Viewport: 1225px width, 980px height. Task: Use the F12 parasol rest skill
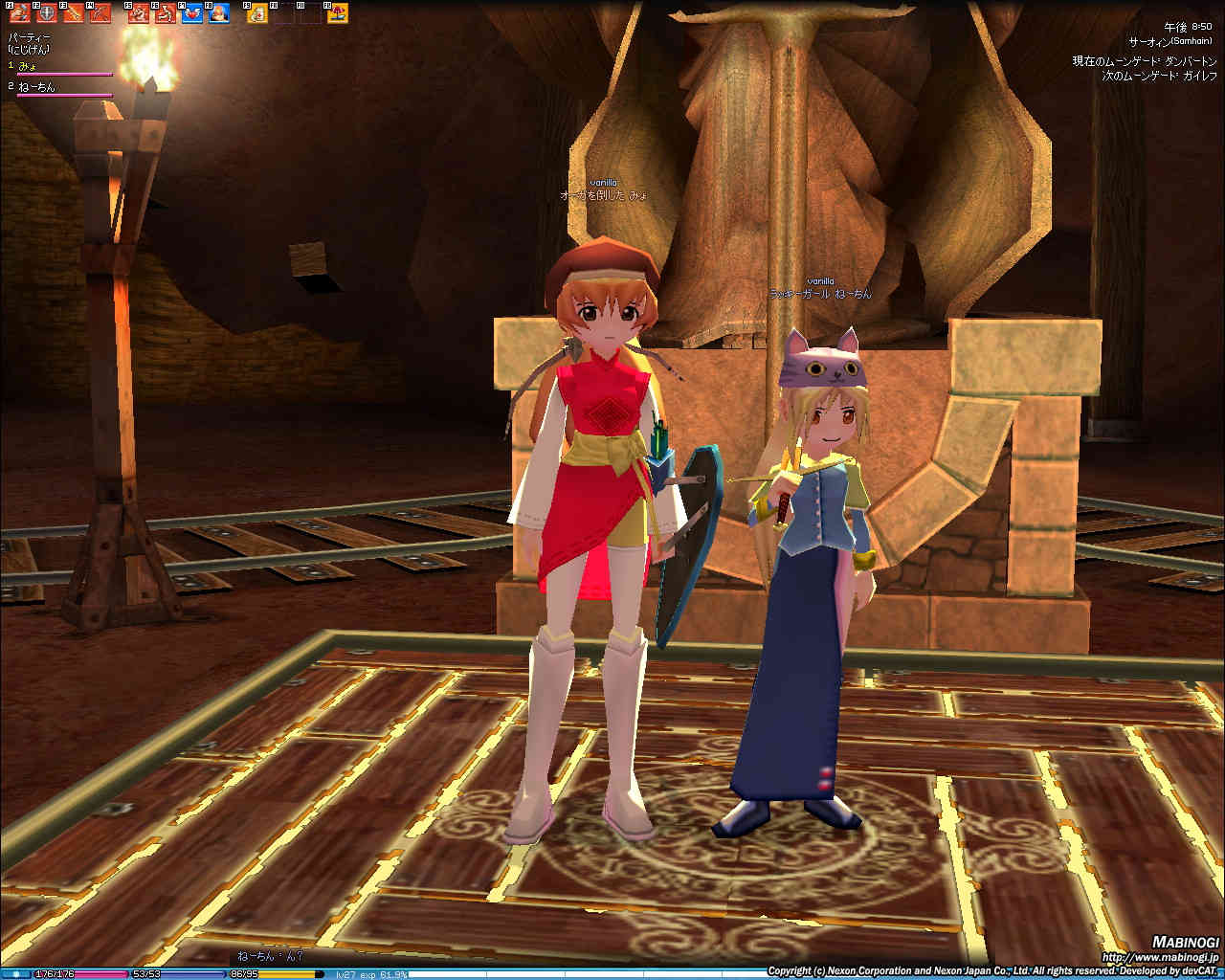[x=338, y=12]
